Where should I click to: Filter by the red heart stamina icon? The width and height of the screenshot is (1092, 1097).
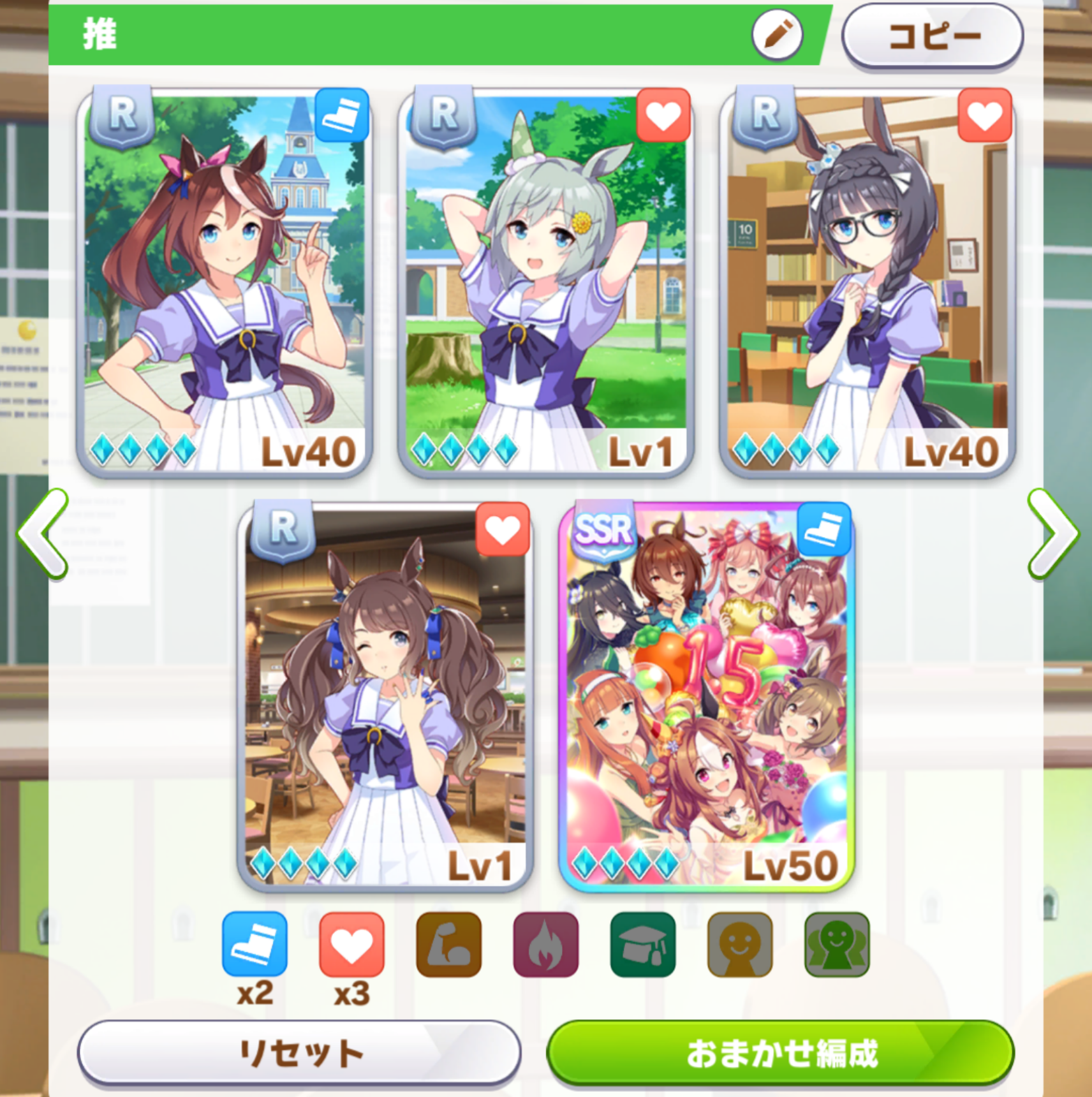click(351, 944)
